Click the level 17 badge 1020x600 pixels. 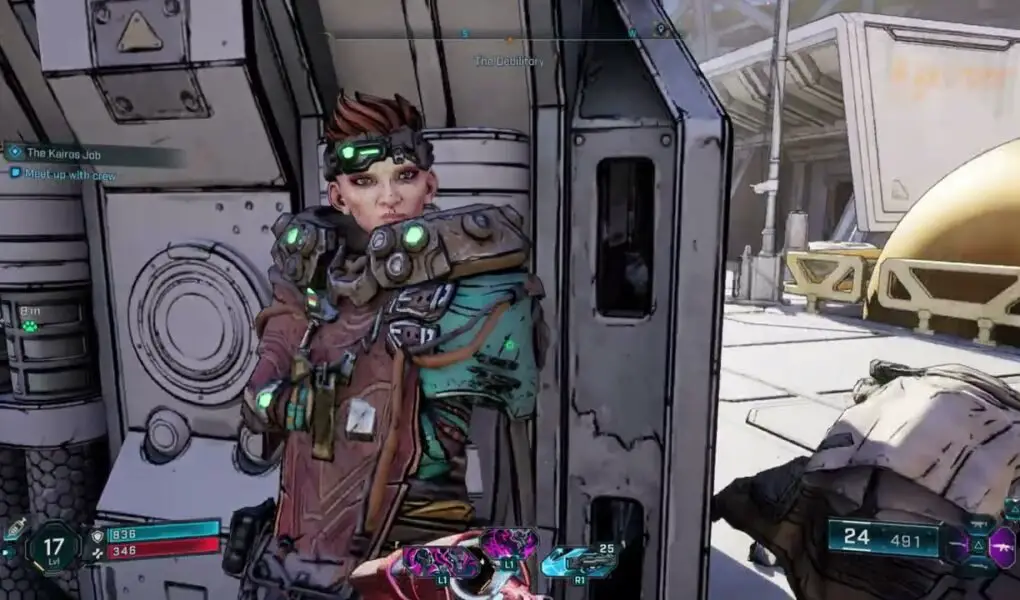click(x=53, y=547)
